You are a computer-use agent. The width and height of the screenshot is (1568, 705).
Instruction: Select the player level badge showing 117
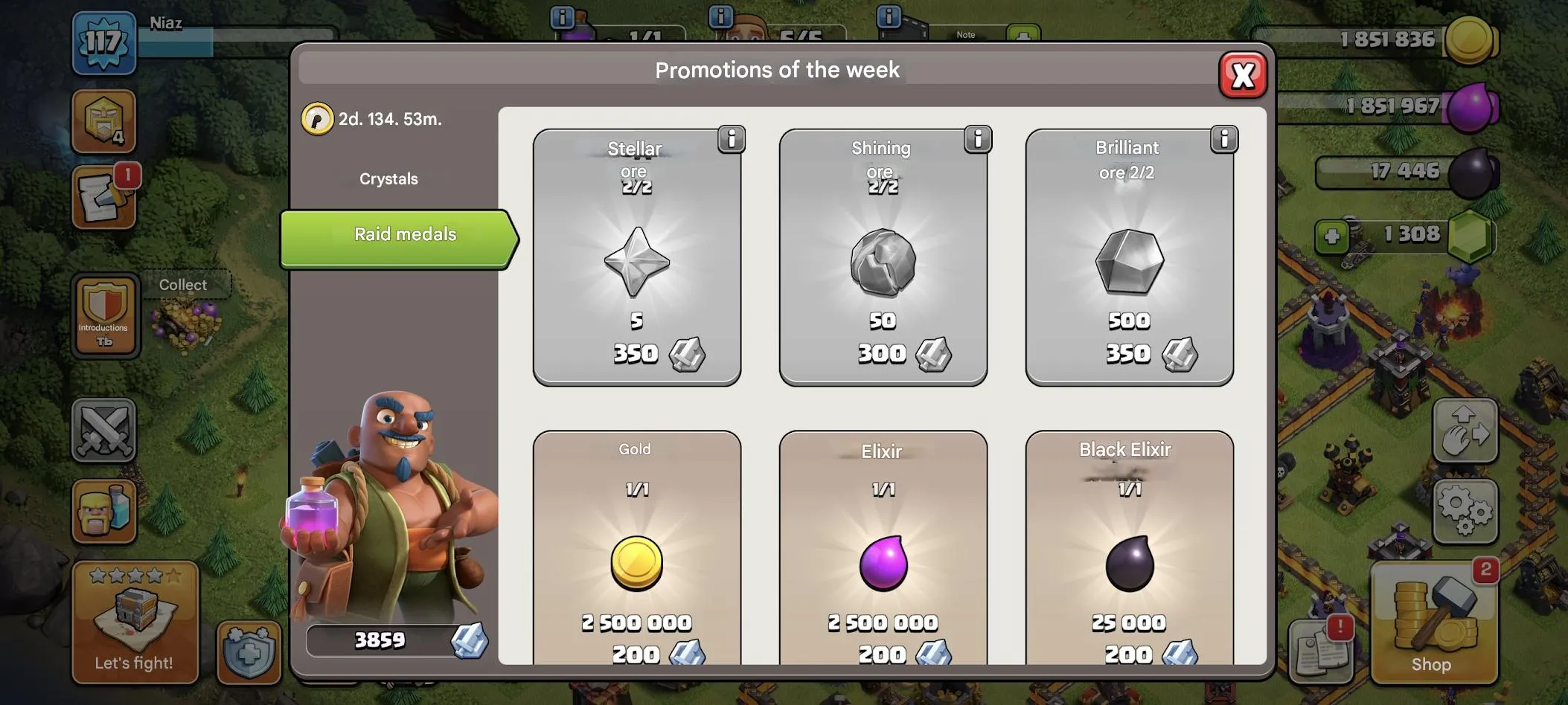[104, 42]
